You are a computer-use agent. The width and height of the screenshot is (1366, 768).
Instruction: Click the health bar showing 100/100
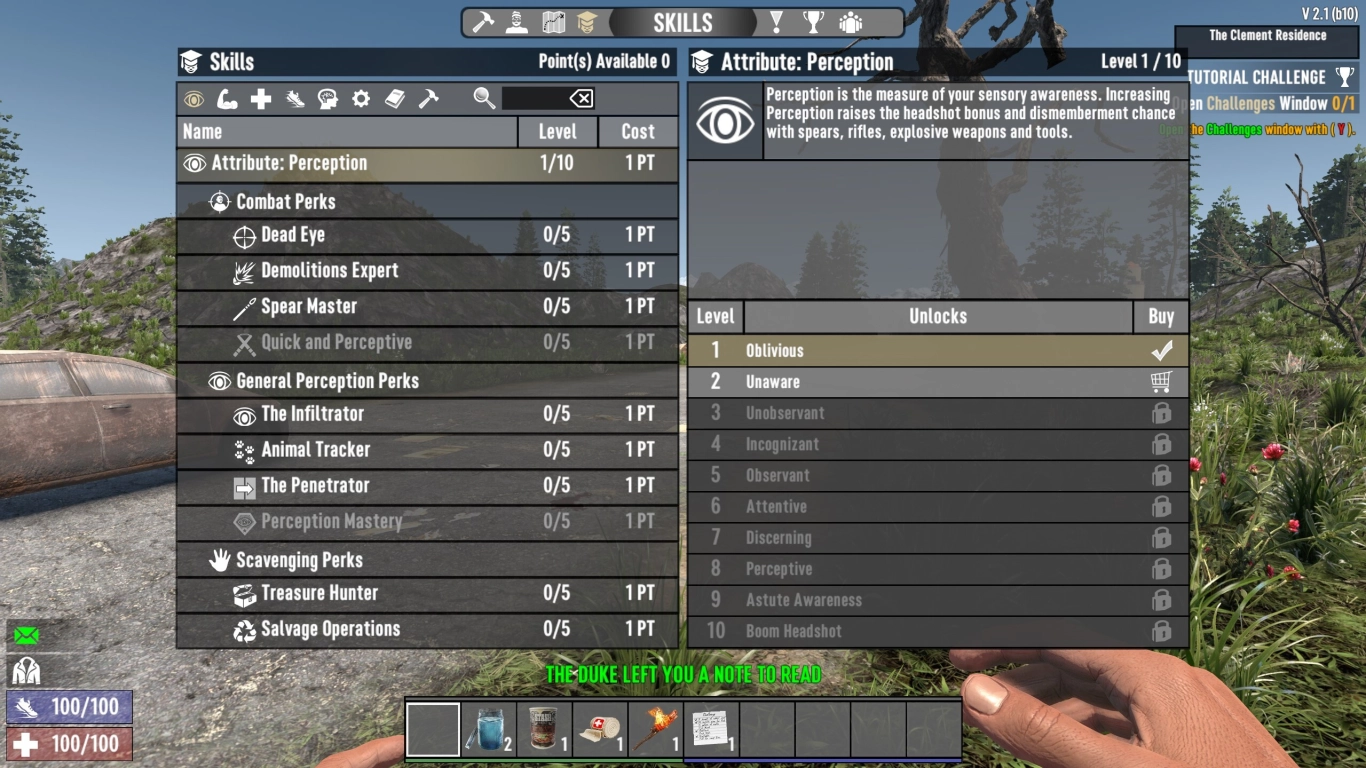pos(70,743)
